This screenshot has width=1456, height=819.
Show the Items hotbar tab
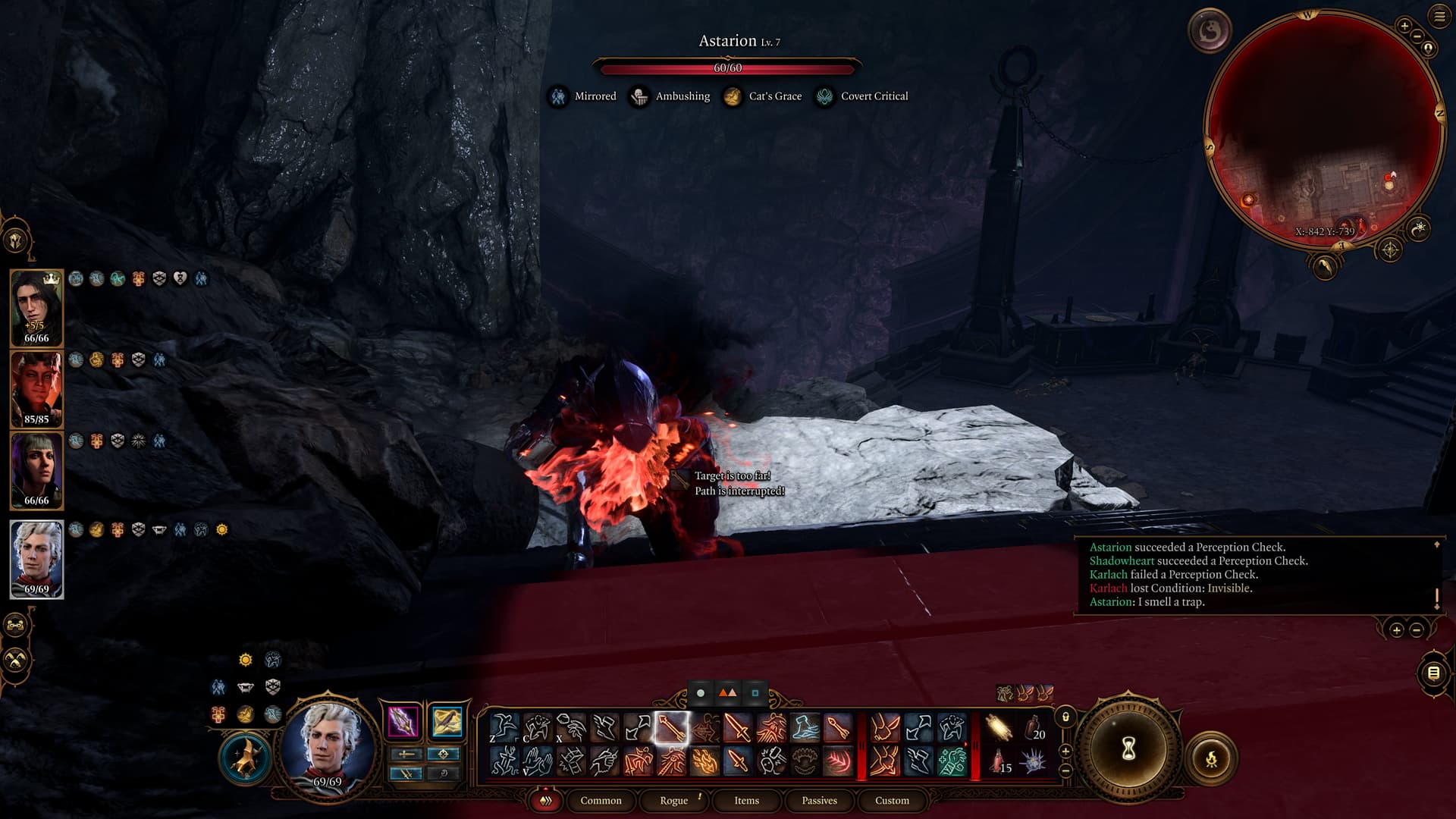[746, 800]
